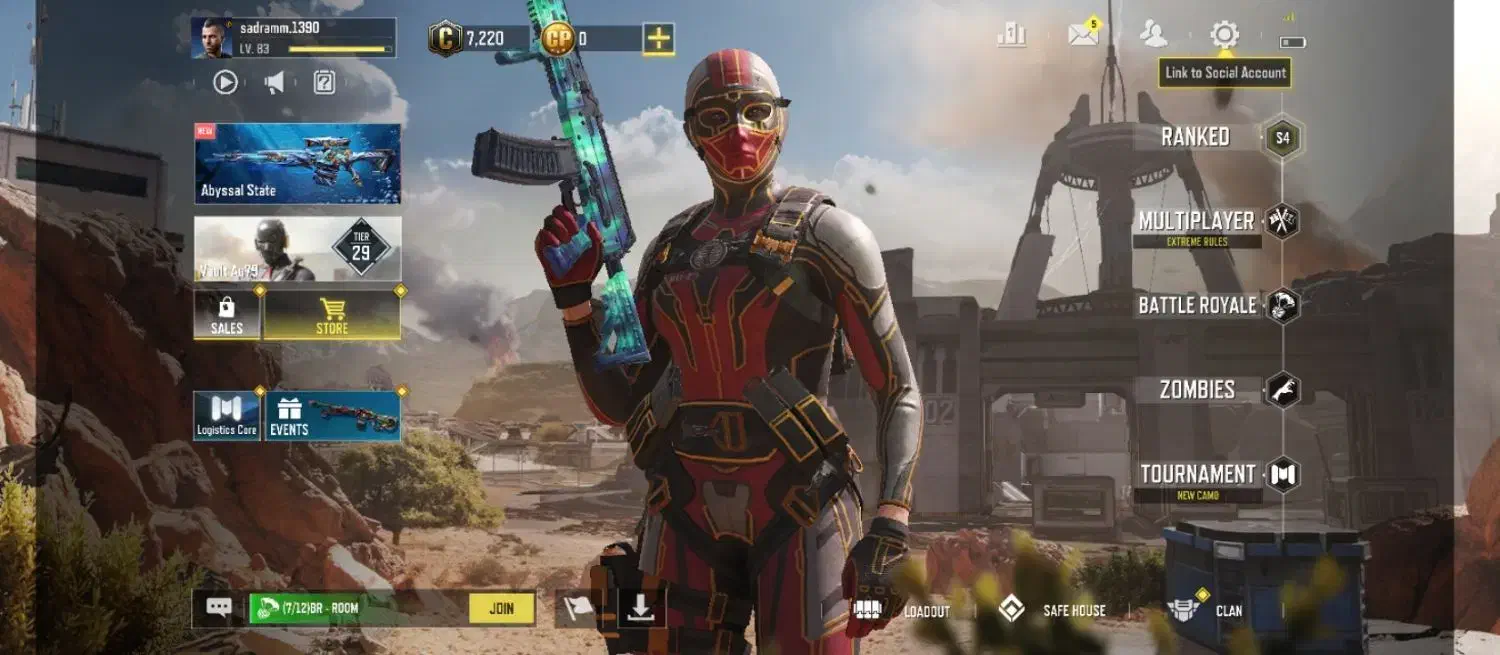
Task: Open the Events panel
Action: click(x=333, y=416)
